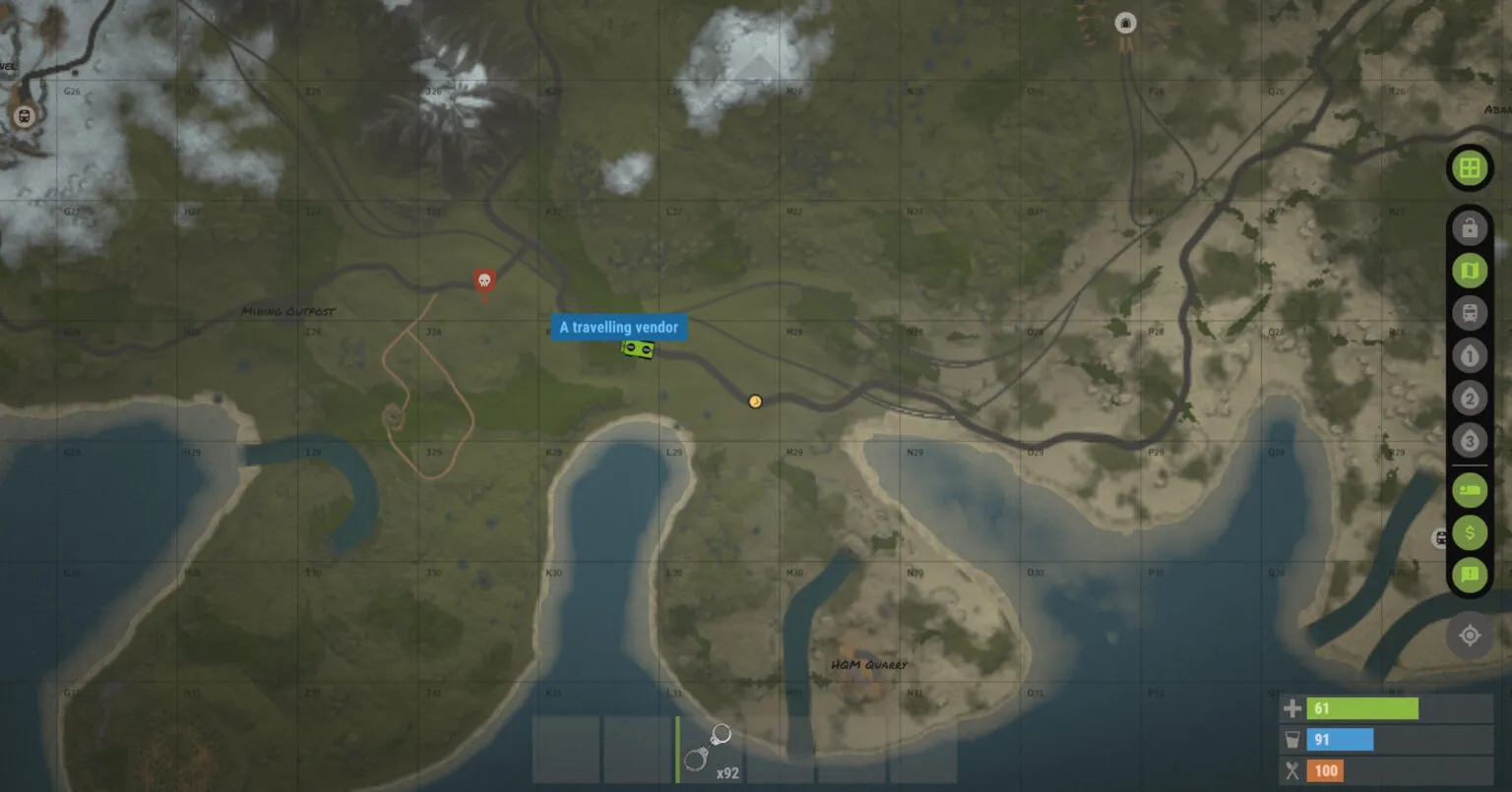Click the green exclamation note icon in sidebar
1512x792 pixels.
(1468, 576)
